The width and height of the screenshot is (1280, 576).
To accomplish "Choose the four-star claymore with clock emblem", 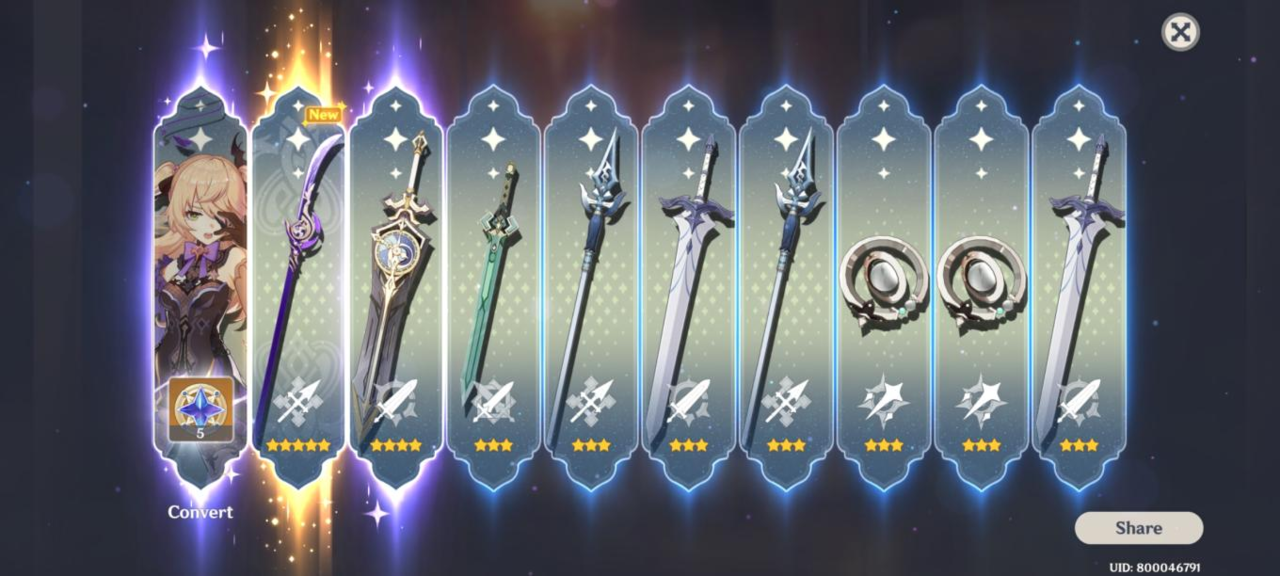I will point(395,285).
